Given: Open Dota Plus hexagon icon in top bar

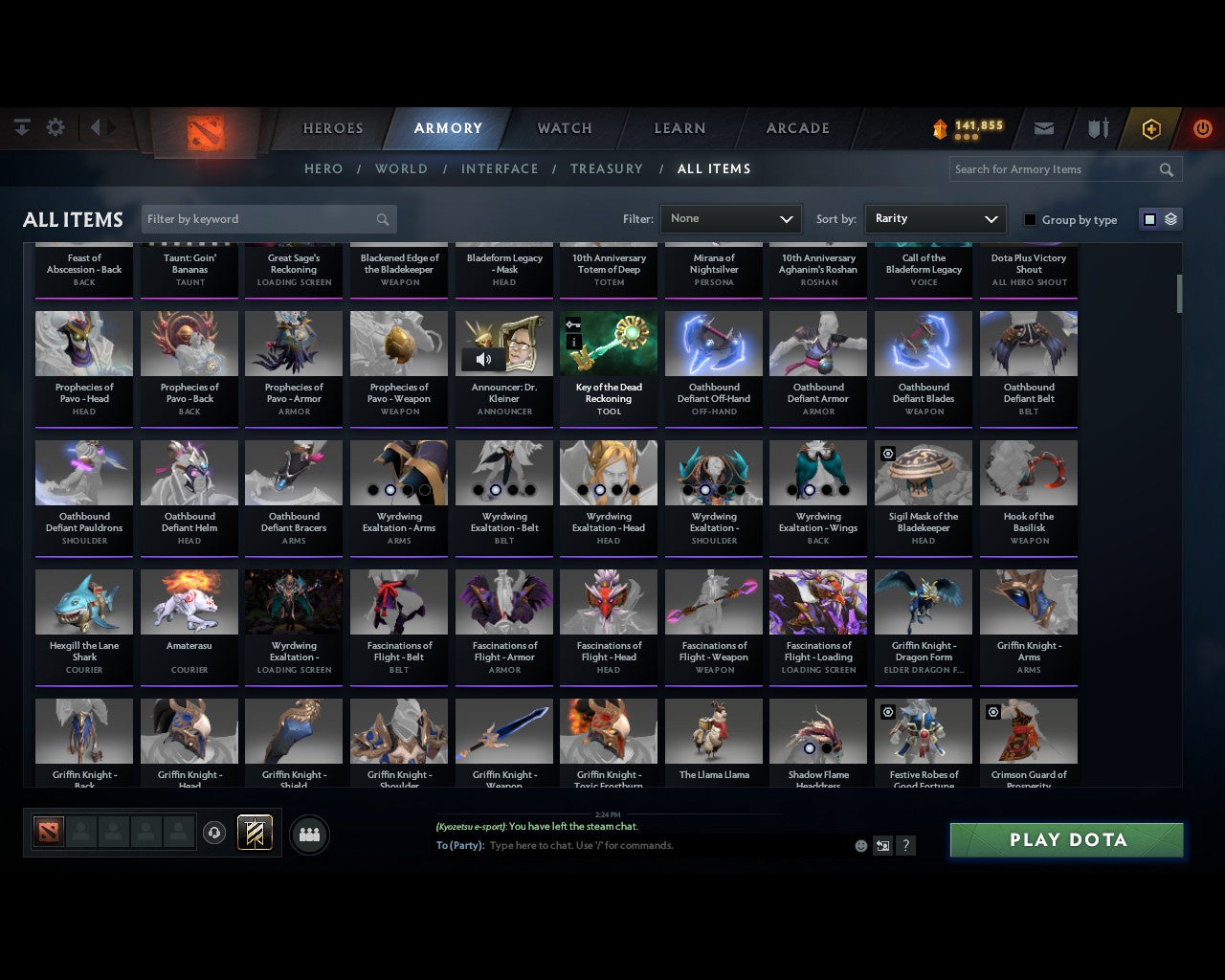Looking at the screenshot, I should [1150, 127].
